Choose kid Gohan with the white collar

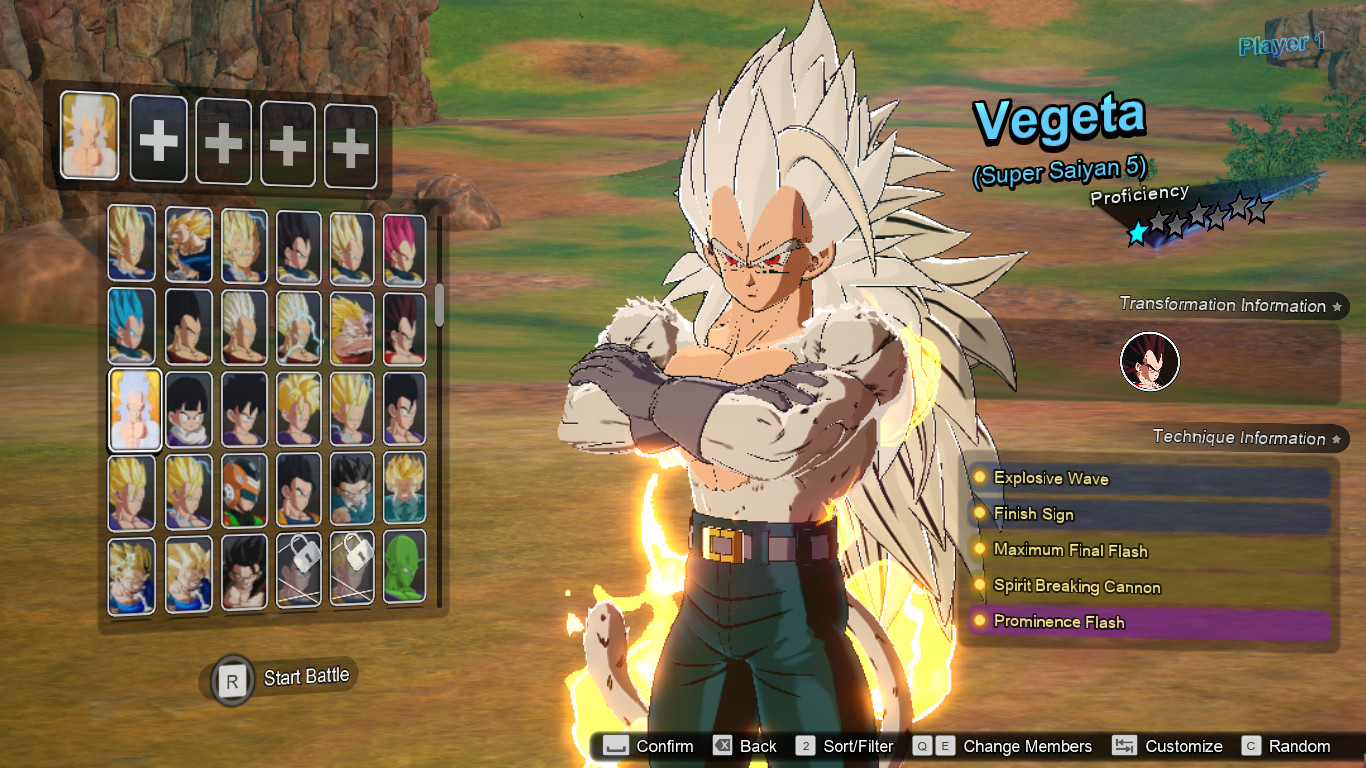pyautogui.click(x=188, y=409)
